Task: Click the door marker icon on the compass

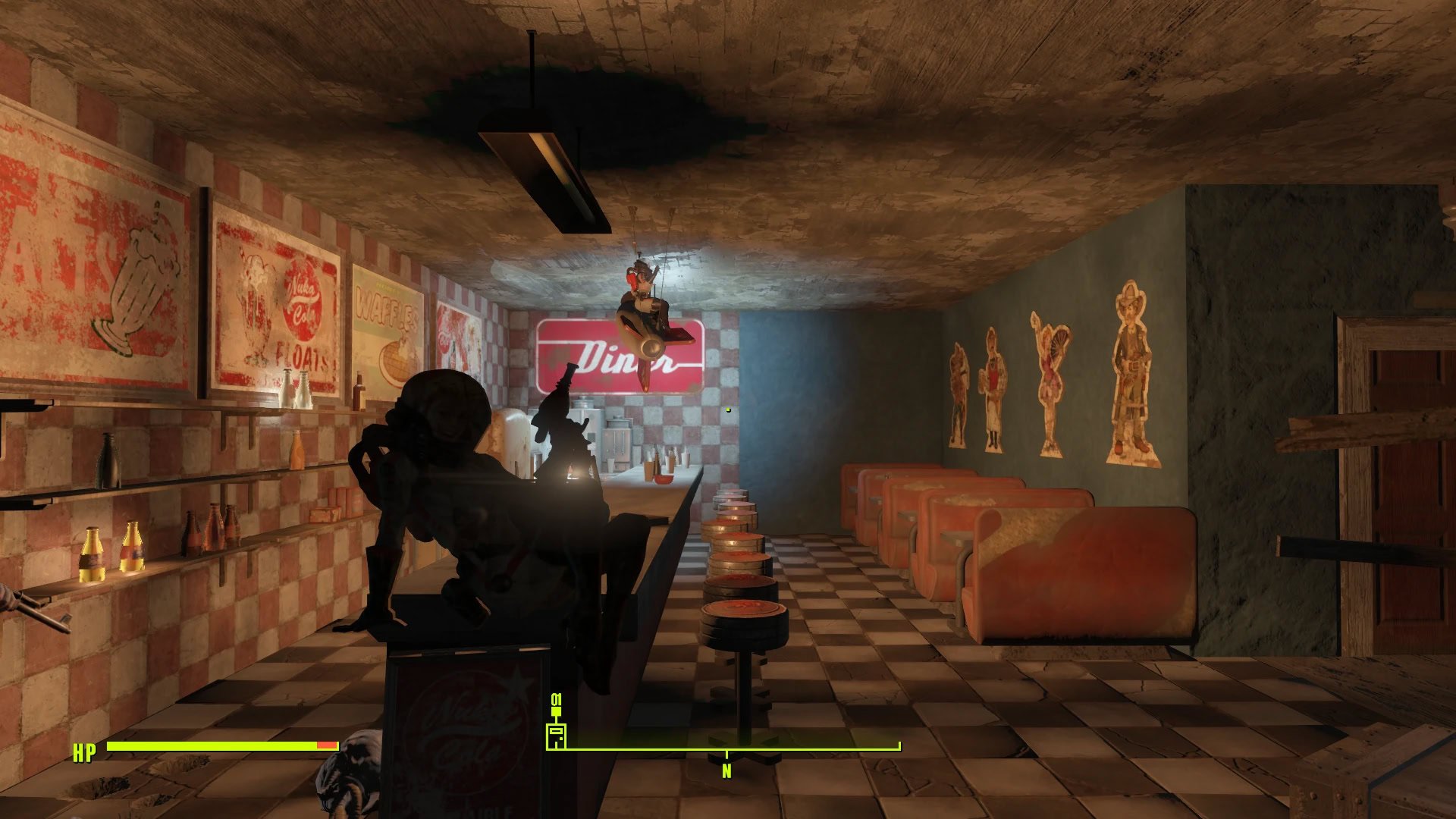Action: point(556,735)
